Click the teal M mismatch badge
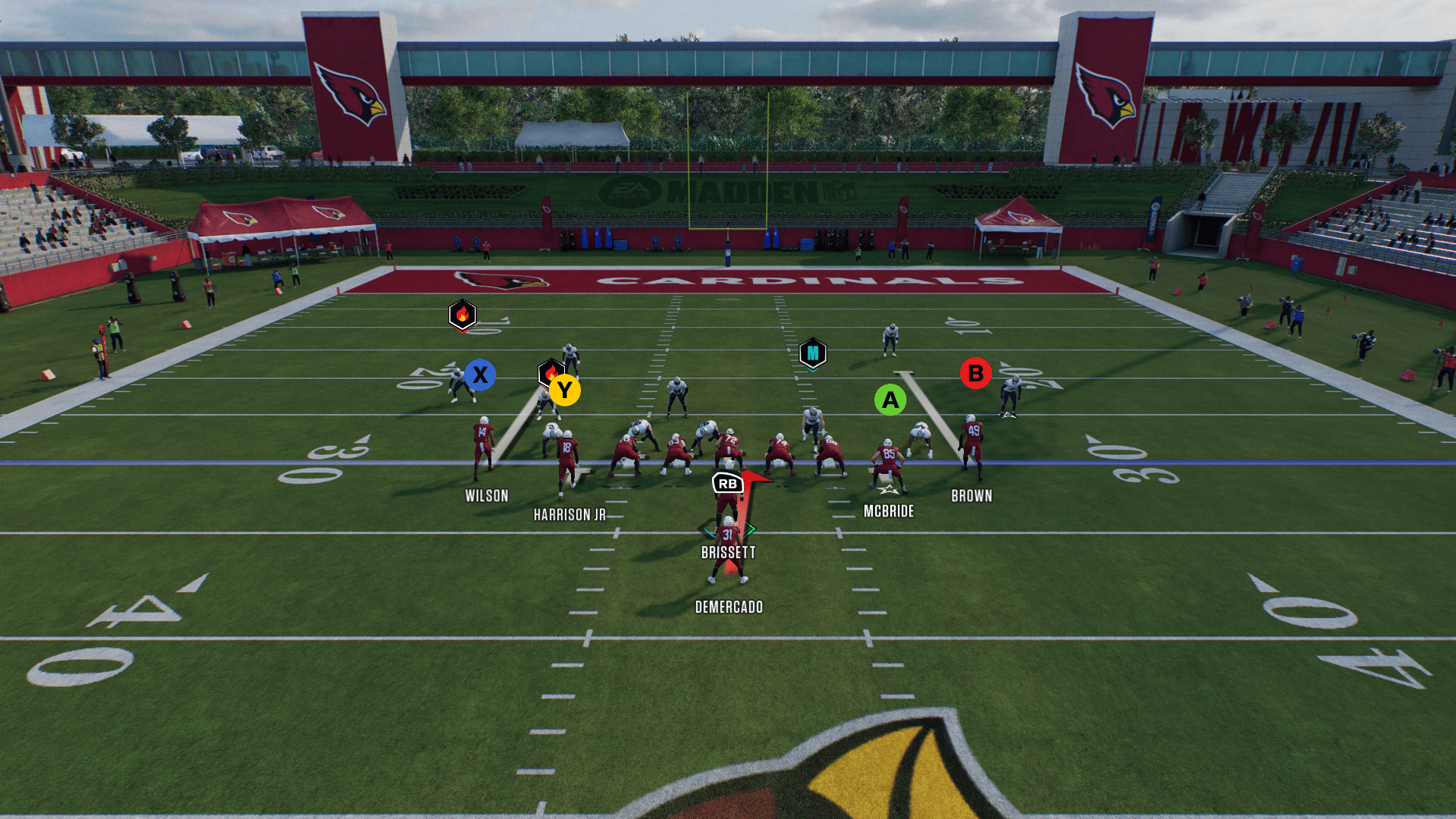 812,353
